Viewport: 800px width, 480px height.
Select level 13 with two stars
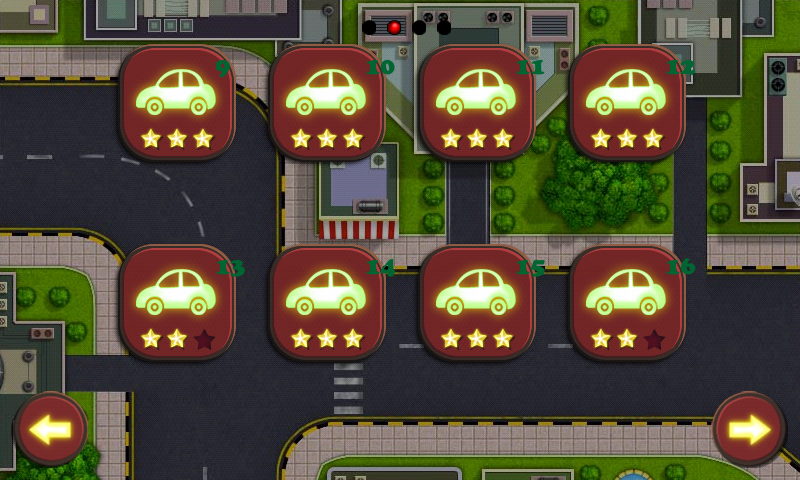click(x=177, y=302)
